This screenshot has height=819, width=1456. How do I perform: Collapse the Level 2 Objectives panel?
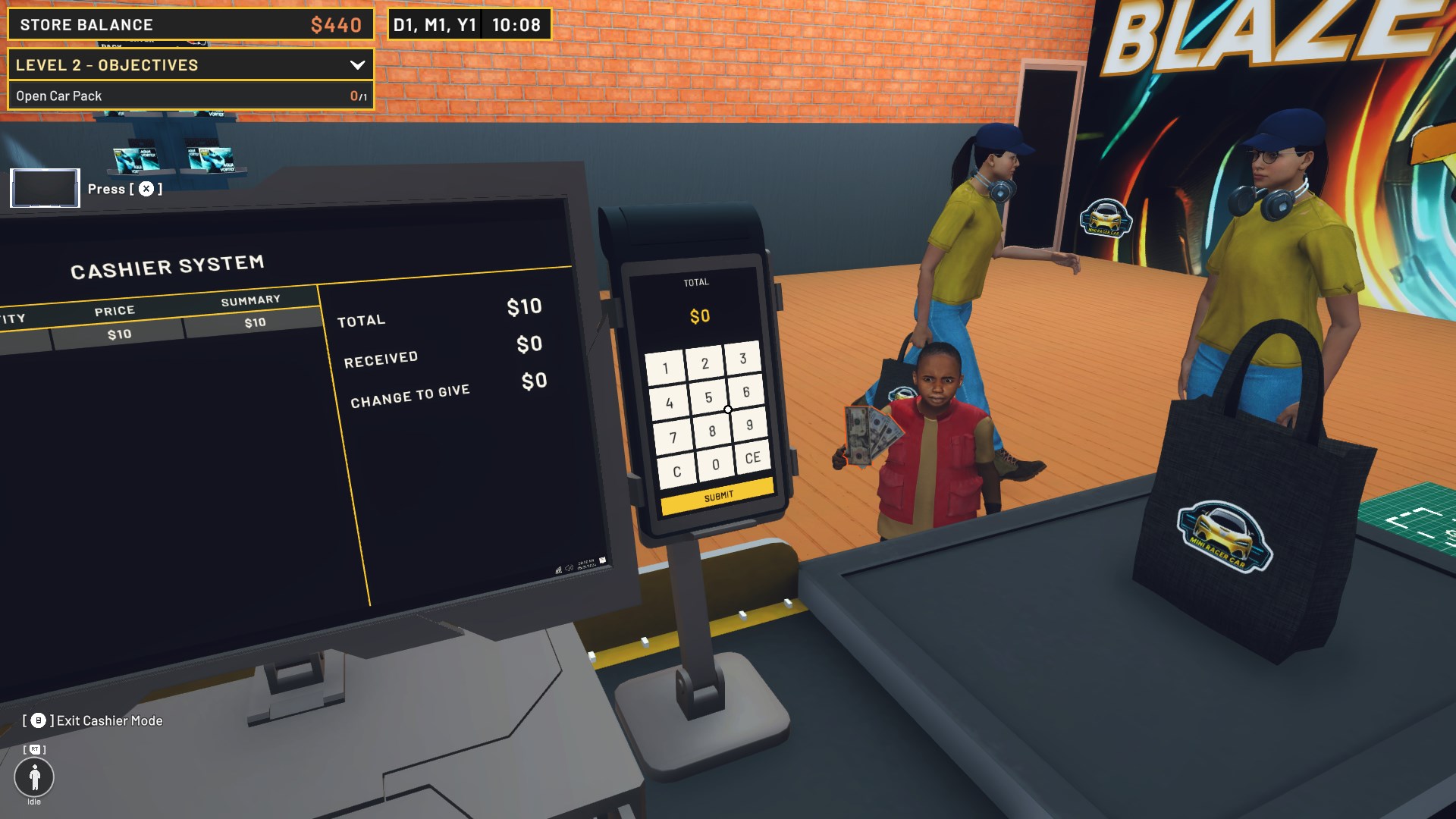(x=357, y=64)
